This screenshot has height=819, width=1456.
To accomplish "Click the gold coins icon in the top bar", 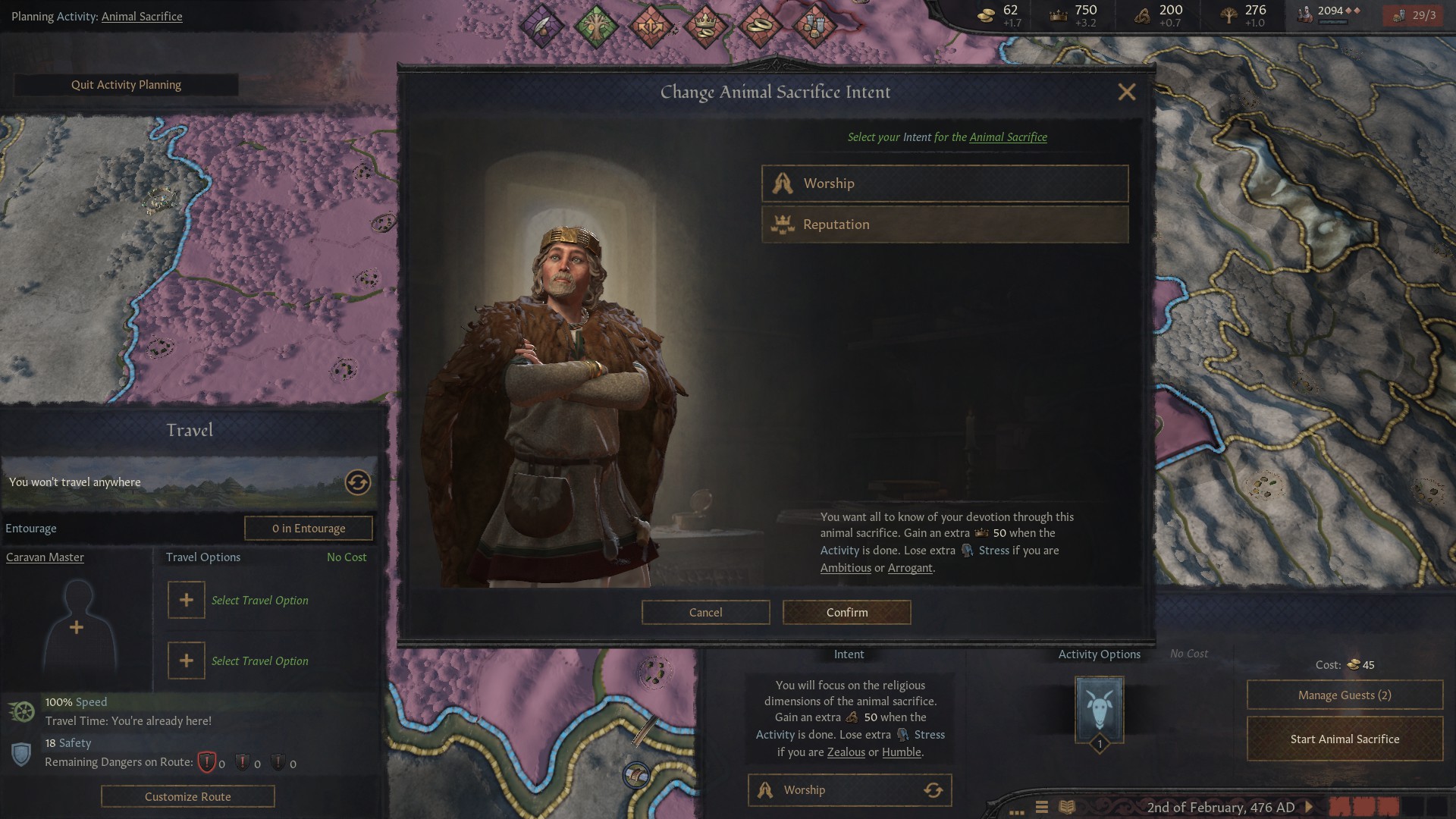I will pyautogui.click(x=986, y=14).
